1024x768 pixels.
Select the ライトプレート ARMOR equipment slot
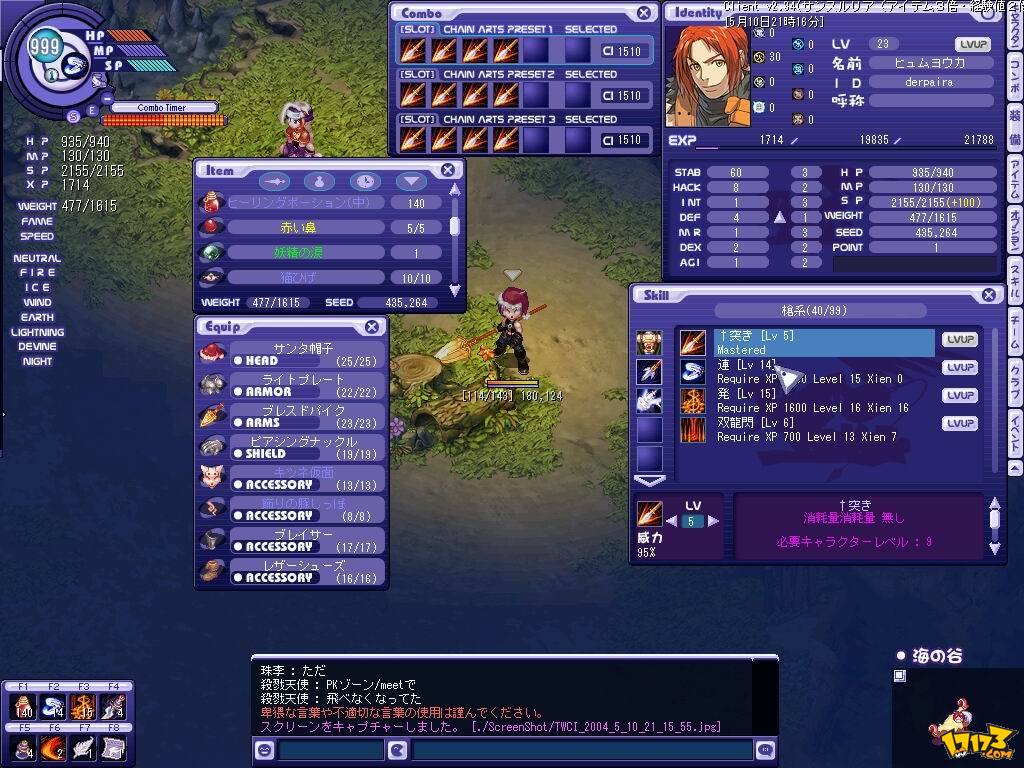pyautogui.click(x=305, y=385)
